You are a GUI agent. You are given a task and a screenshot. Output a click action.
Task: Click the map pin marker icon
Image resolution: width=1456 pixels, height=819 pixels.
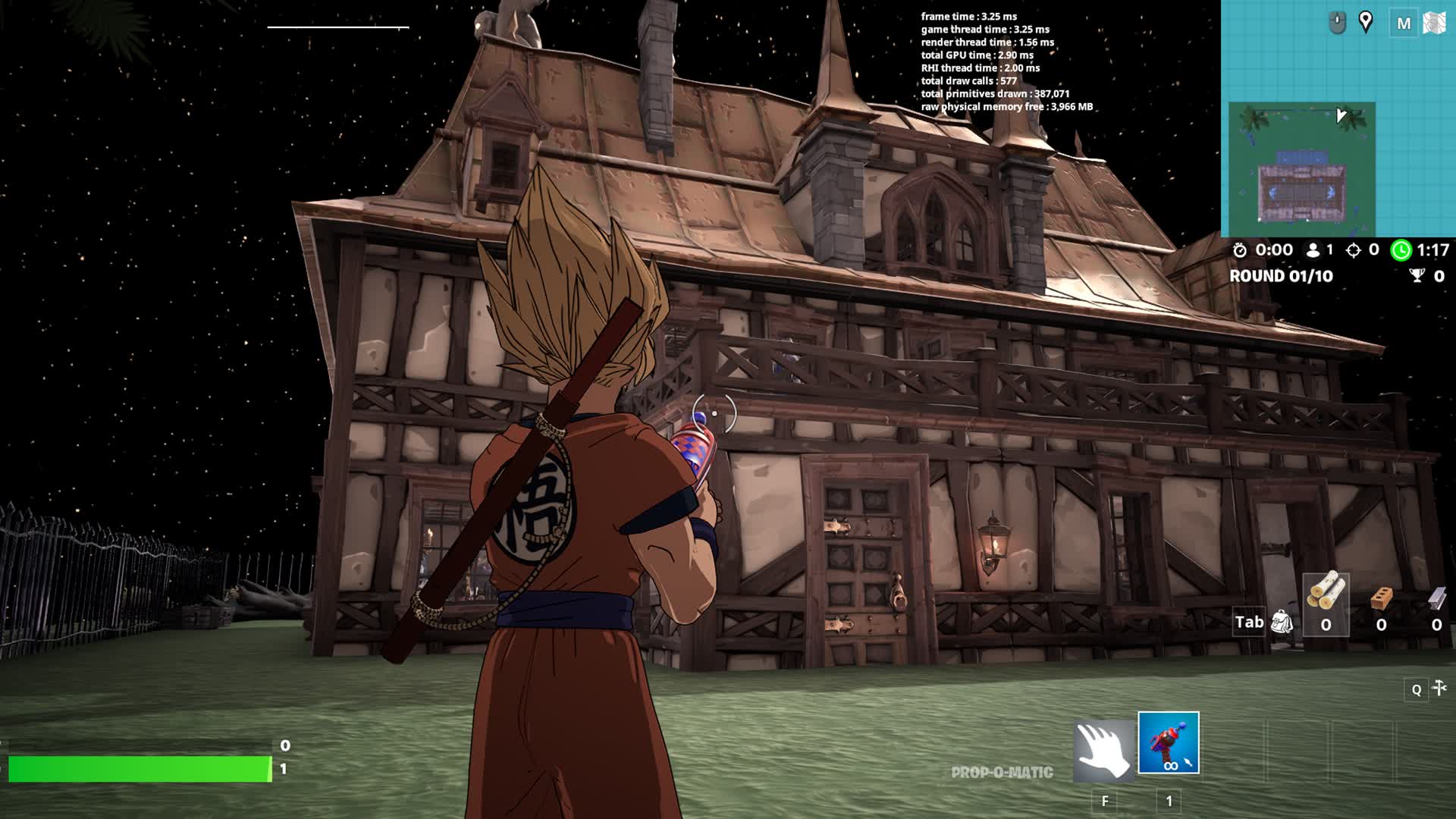(x=1366, y=22)
